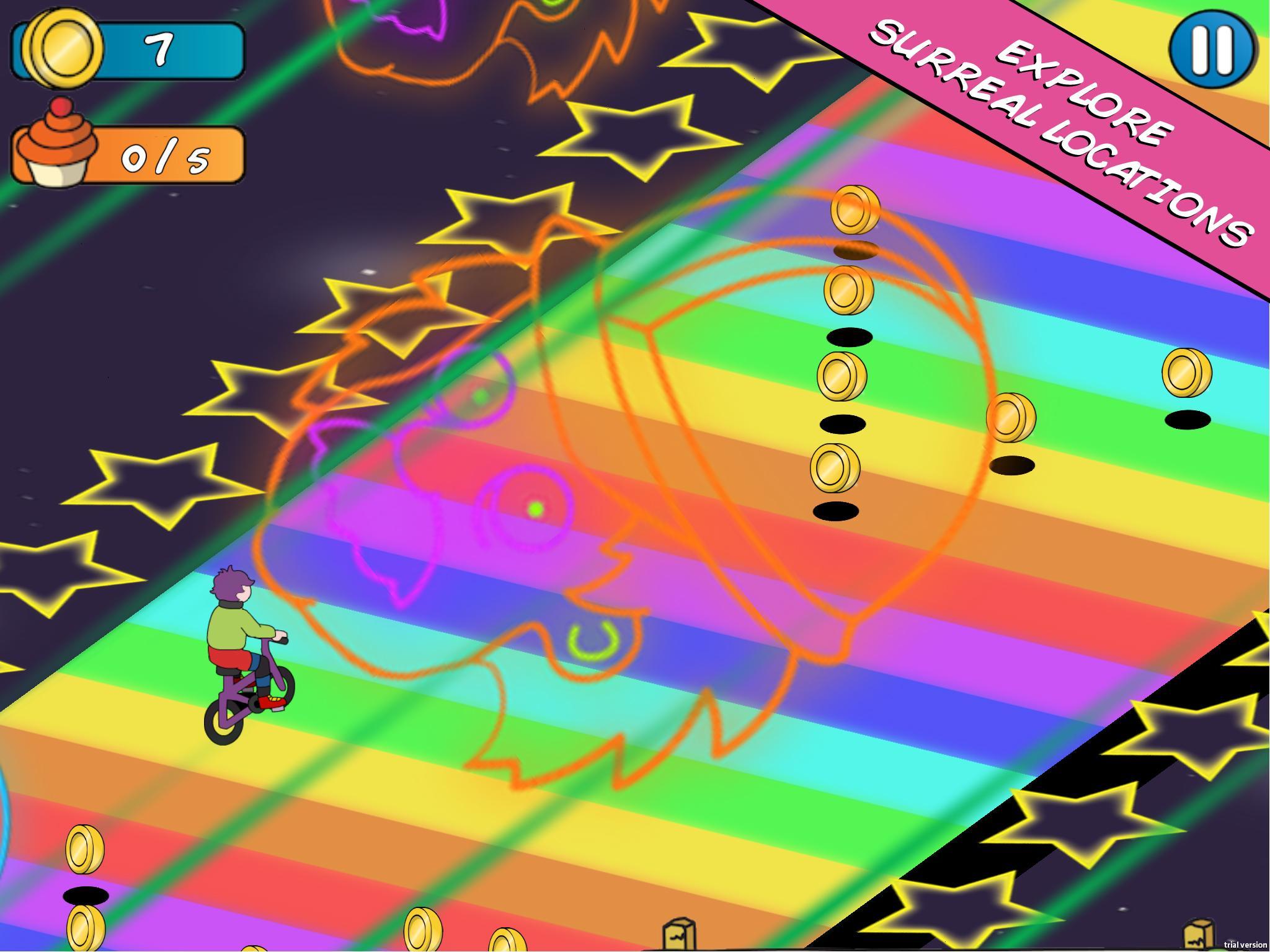Pause the game with the blue button

pyautogui.click(x=1212, y=48)
